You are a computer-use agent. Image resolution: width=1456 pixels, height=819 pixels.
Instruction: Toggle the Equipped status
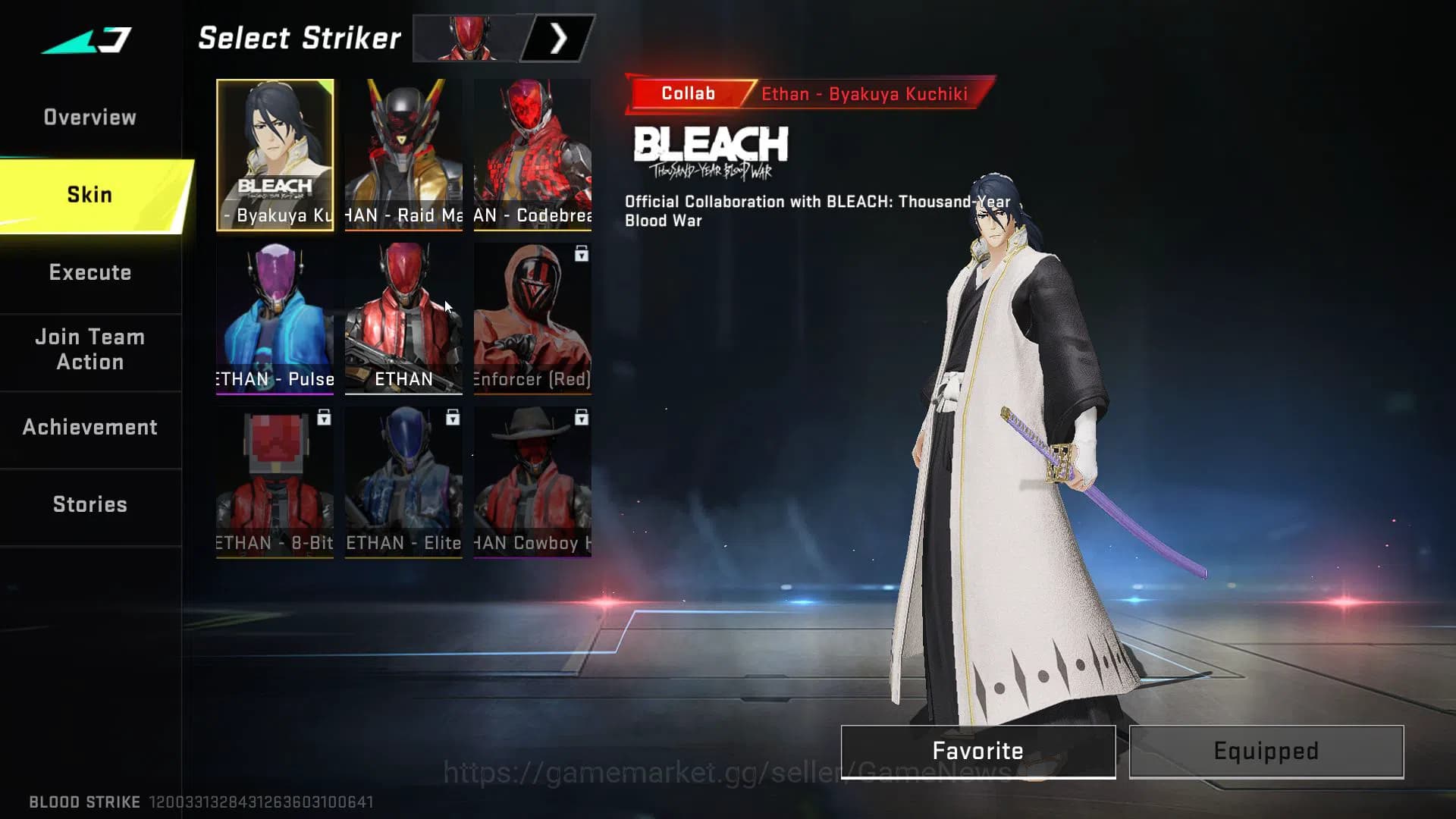click(1266, 751)
